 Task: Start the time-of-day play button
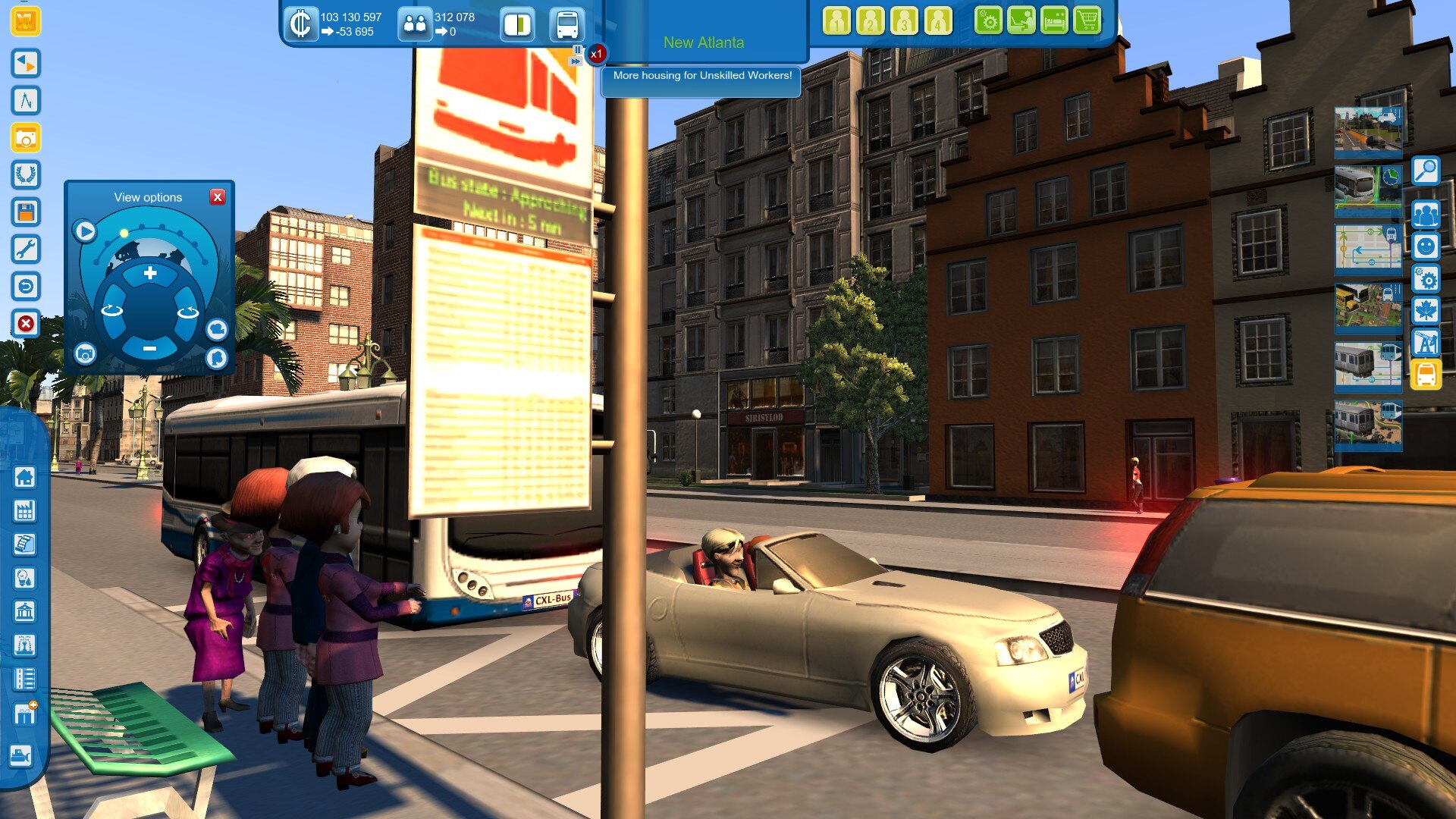tap(85, 231)
